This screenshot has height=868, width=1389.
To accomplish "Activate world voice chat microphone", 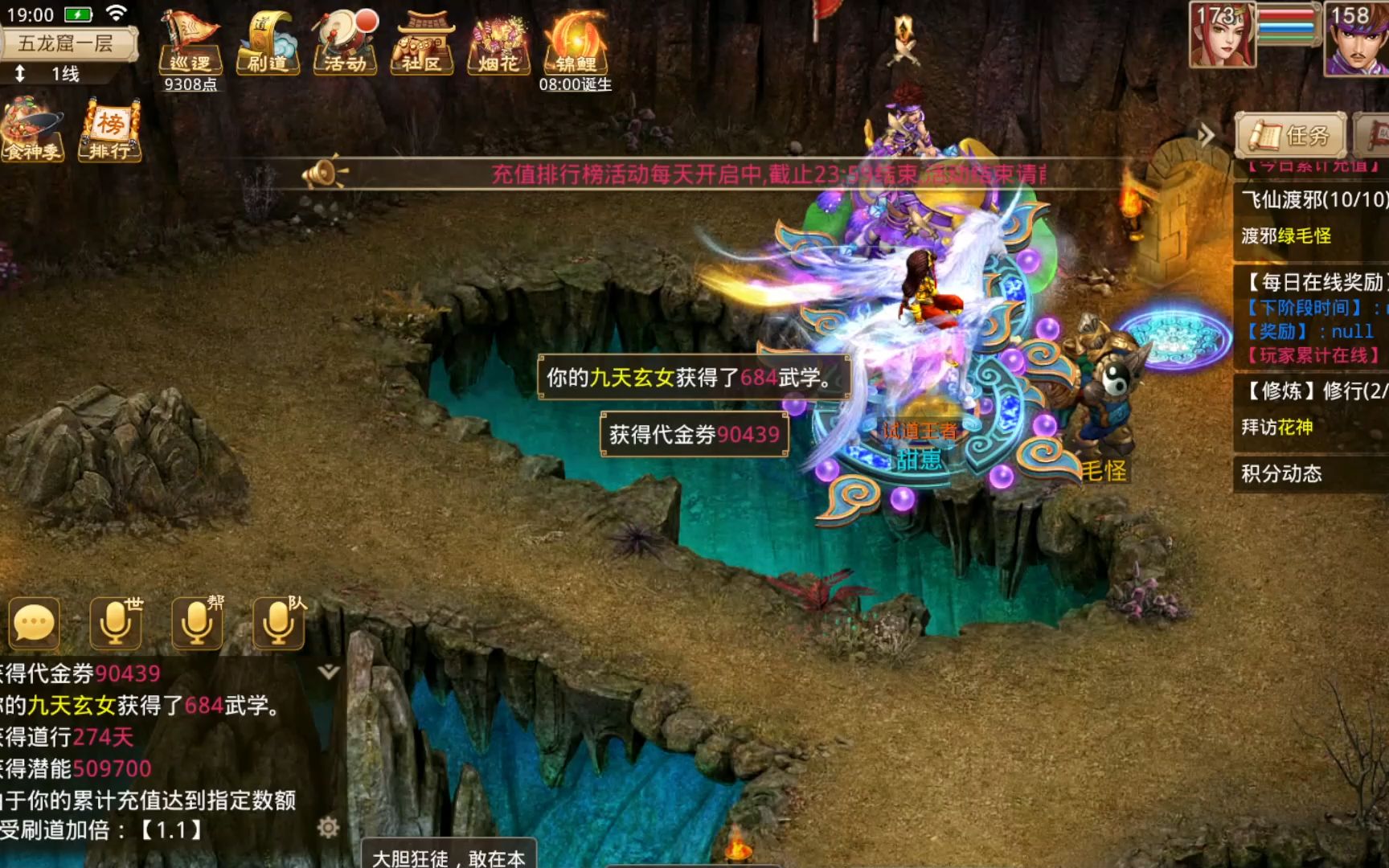I will pos(117,623).
